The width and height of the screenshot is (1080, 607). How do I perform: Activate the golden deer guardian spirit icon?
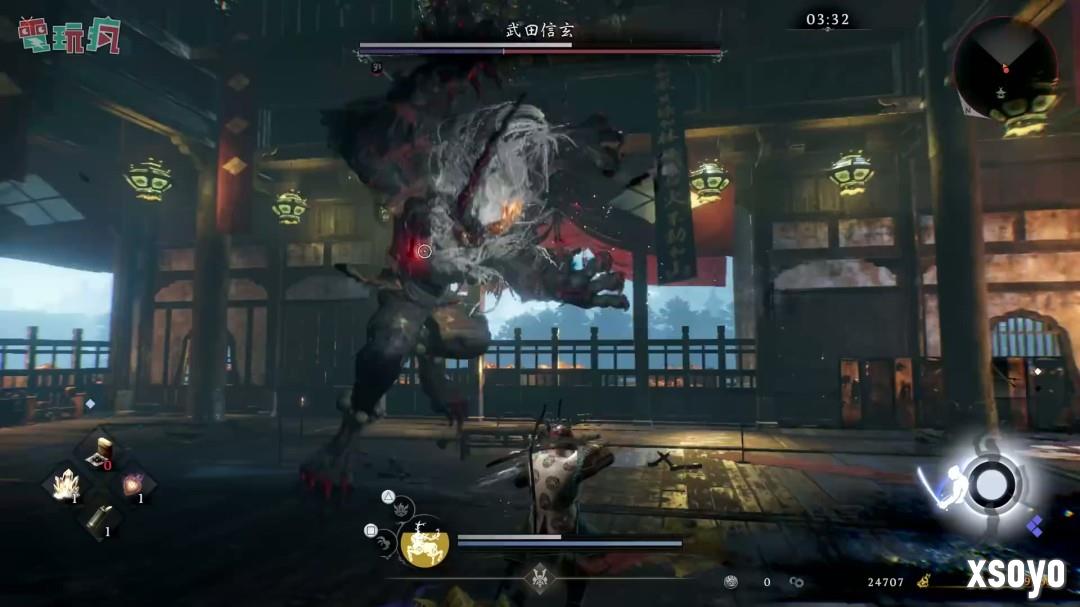(x=424, y=544)
